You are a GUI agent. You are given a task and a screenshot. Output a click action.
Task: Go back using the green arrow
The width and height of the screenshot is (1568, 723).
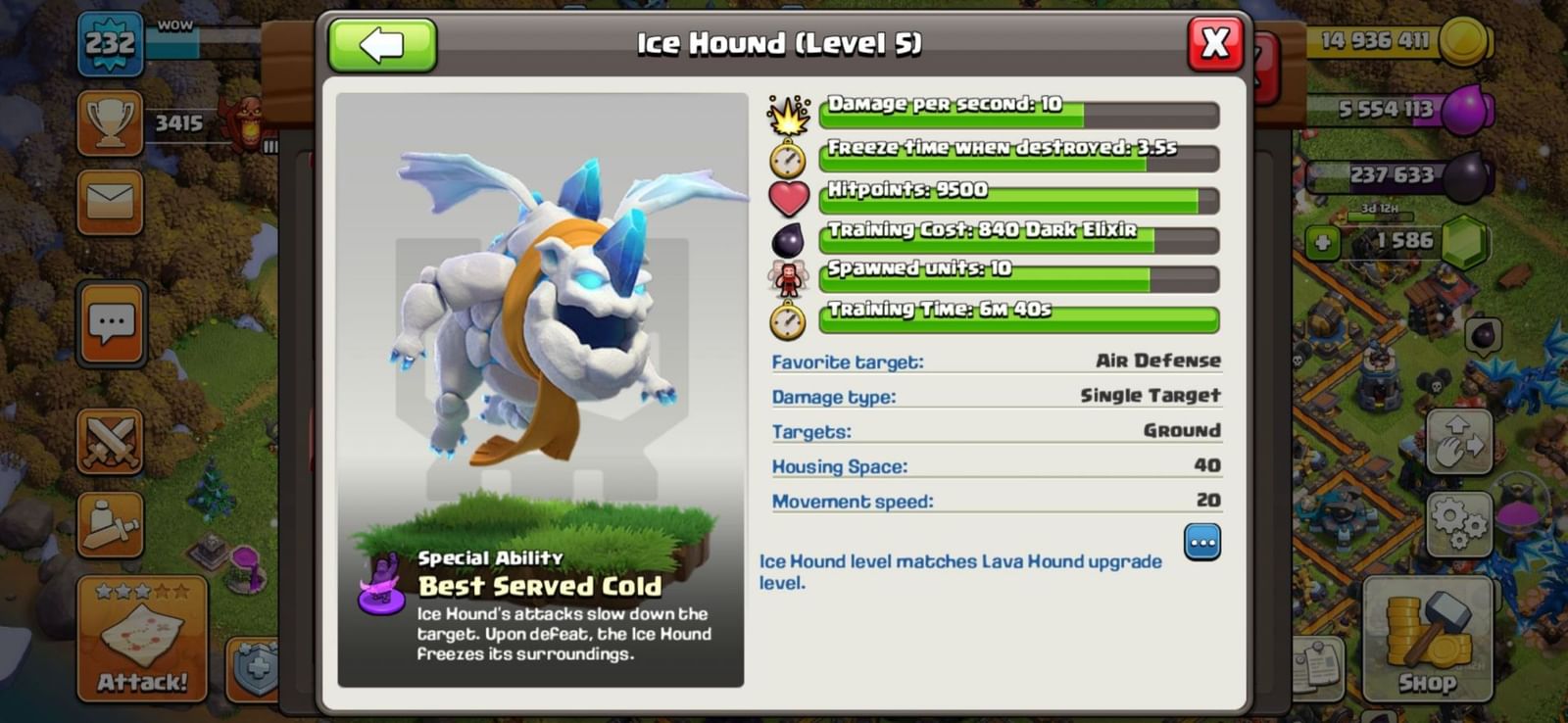384,44
